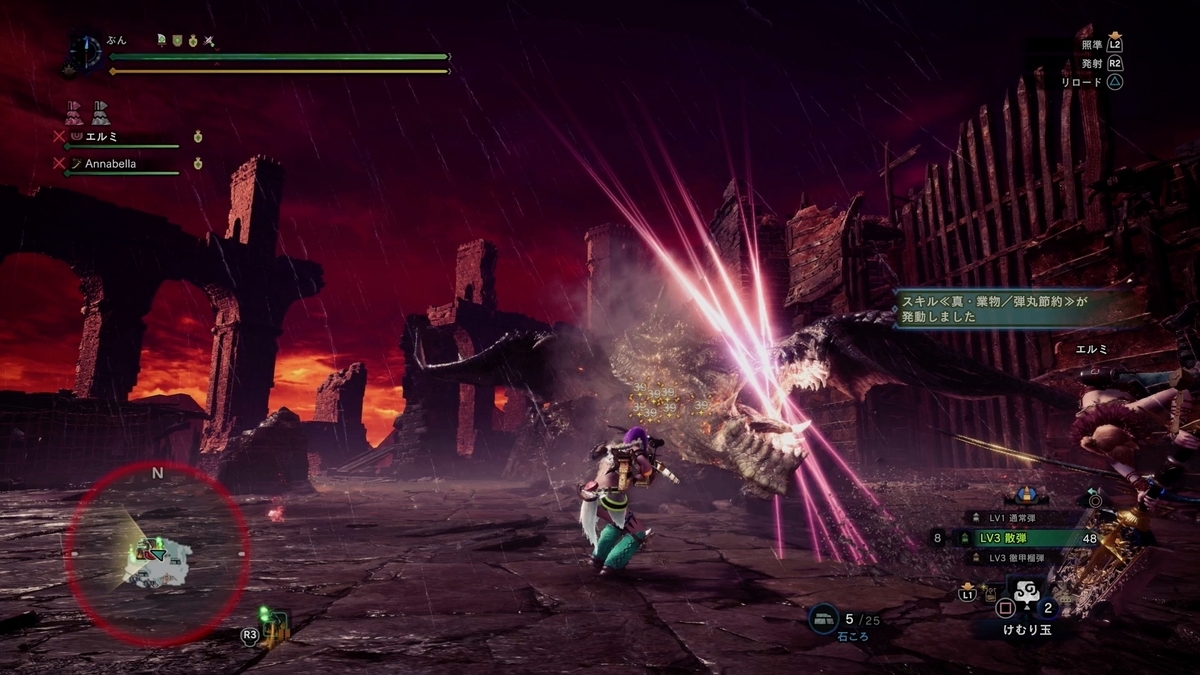Open the circular minimap
1200x675 pixels.
click(157, 553)
